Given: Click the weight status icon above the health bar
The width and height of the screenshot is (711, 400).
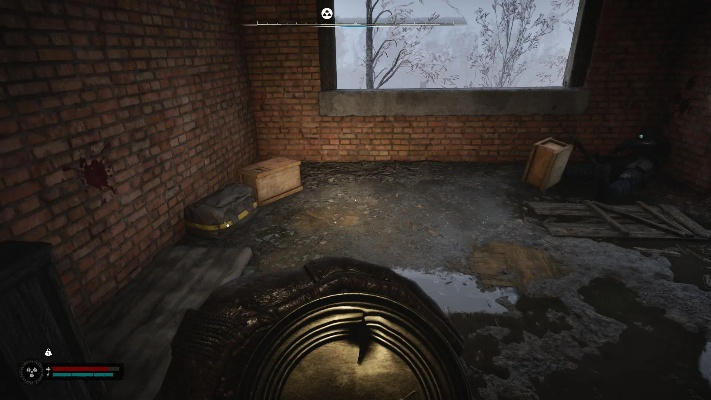Looking at the screenshot, I should coord(48,352).
